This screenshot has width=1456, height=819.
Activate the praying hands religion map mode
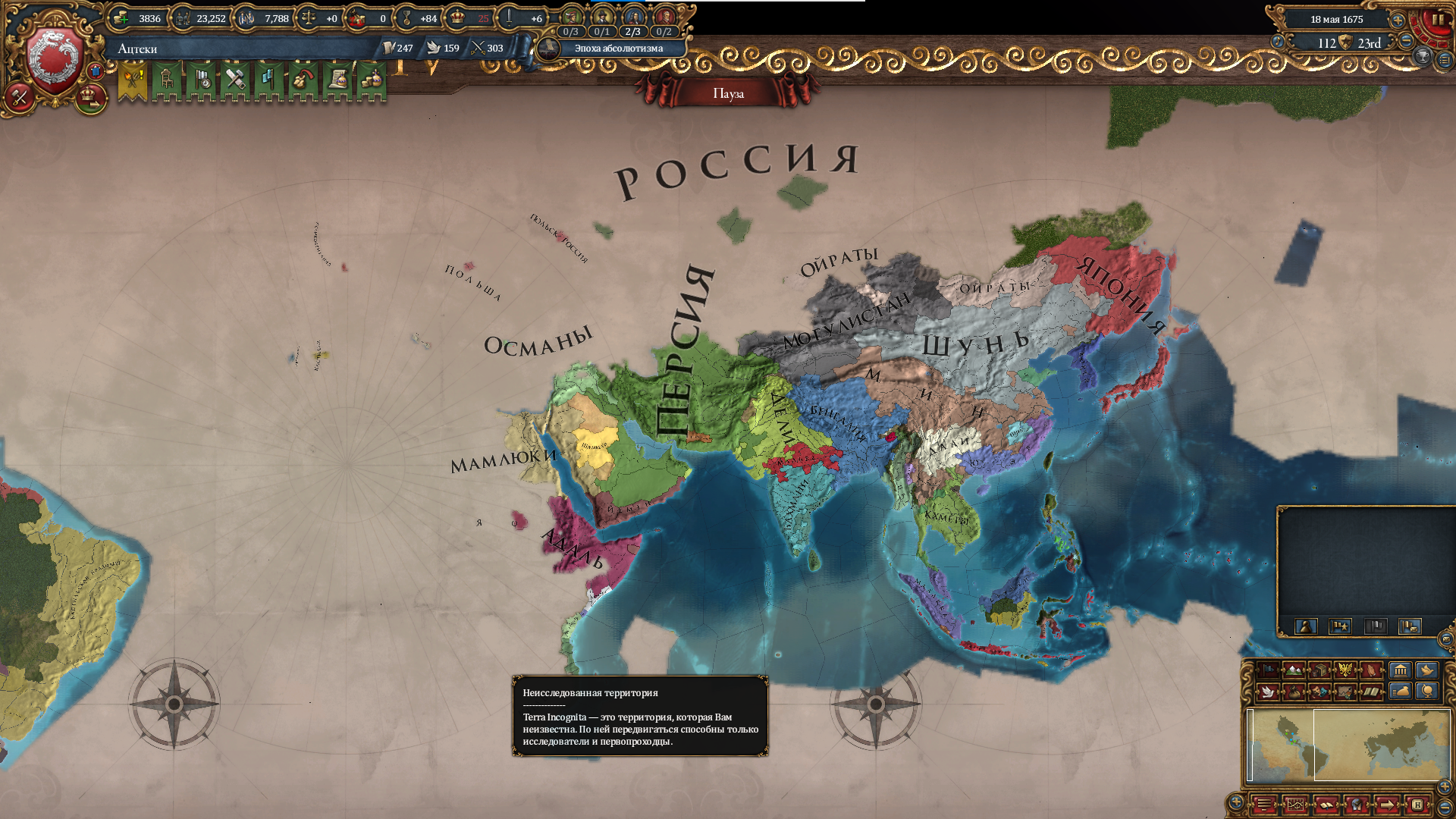[1371, 670]
